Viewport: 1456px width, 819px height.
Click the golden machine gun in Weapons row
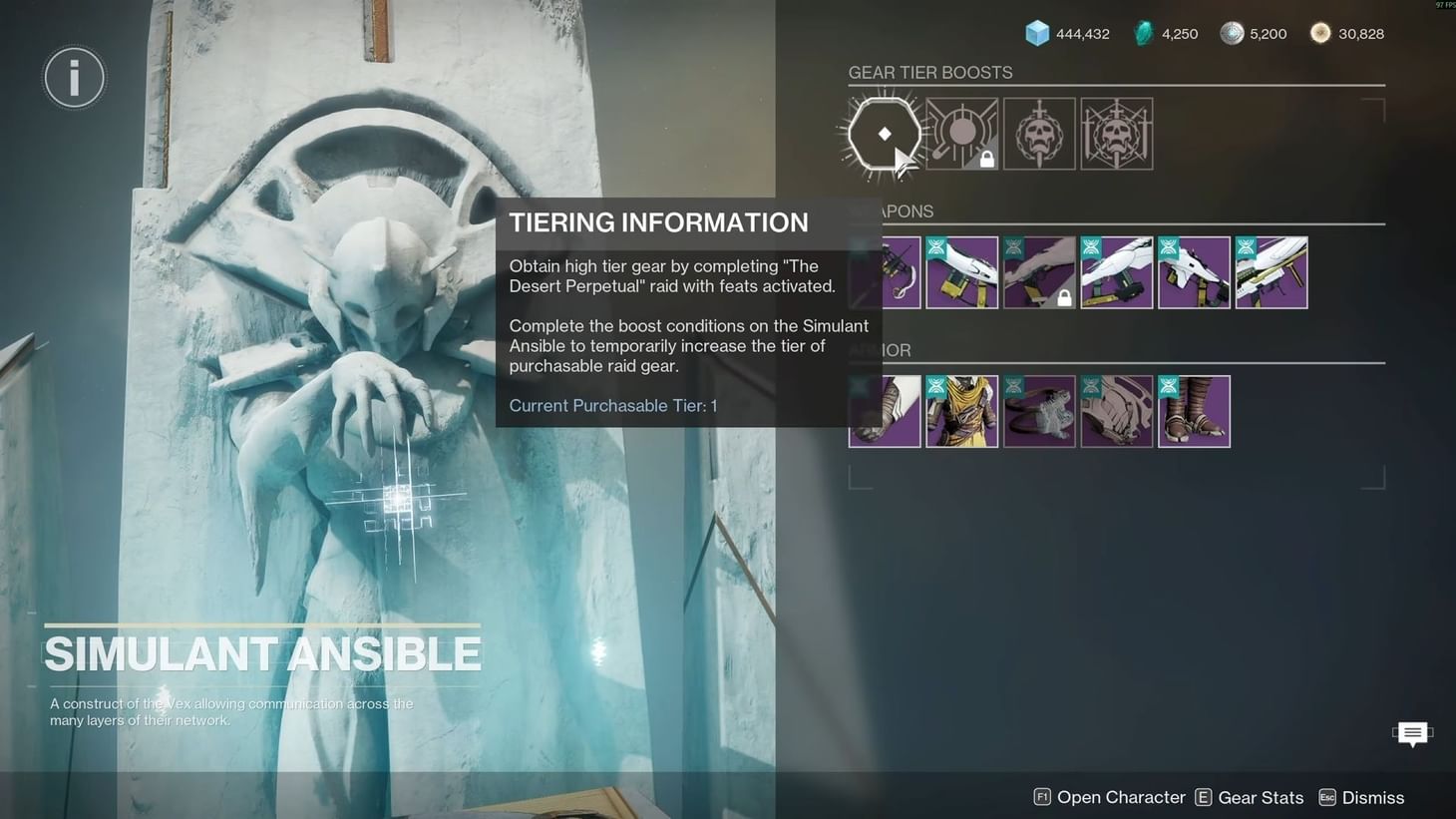click(x=1272, y=271)
